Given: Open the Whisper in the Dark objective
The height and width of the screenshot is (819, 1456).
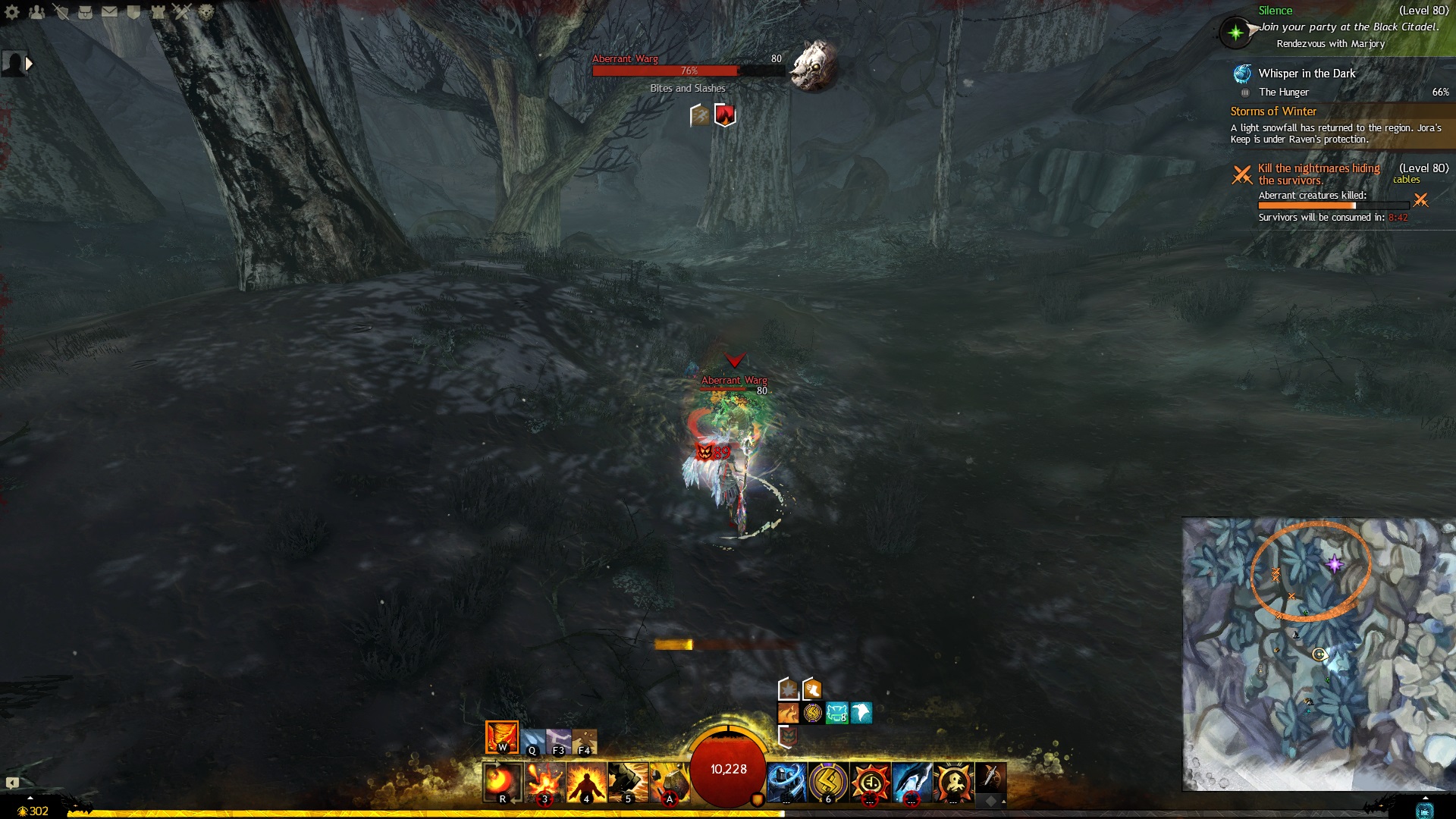Looking at the screenshot, I should [x=1306, y=74].
